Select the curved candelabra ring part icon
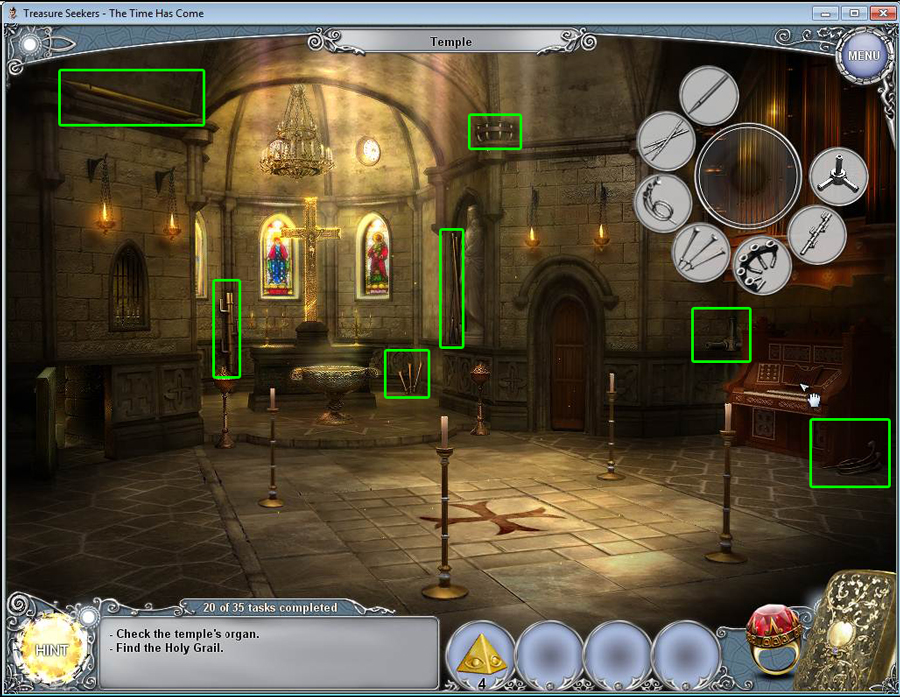 (x=763, y=266)
